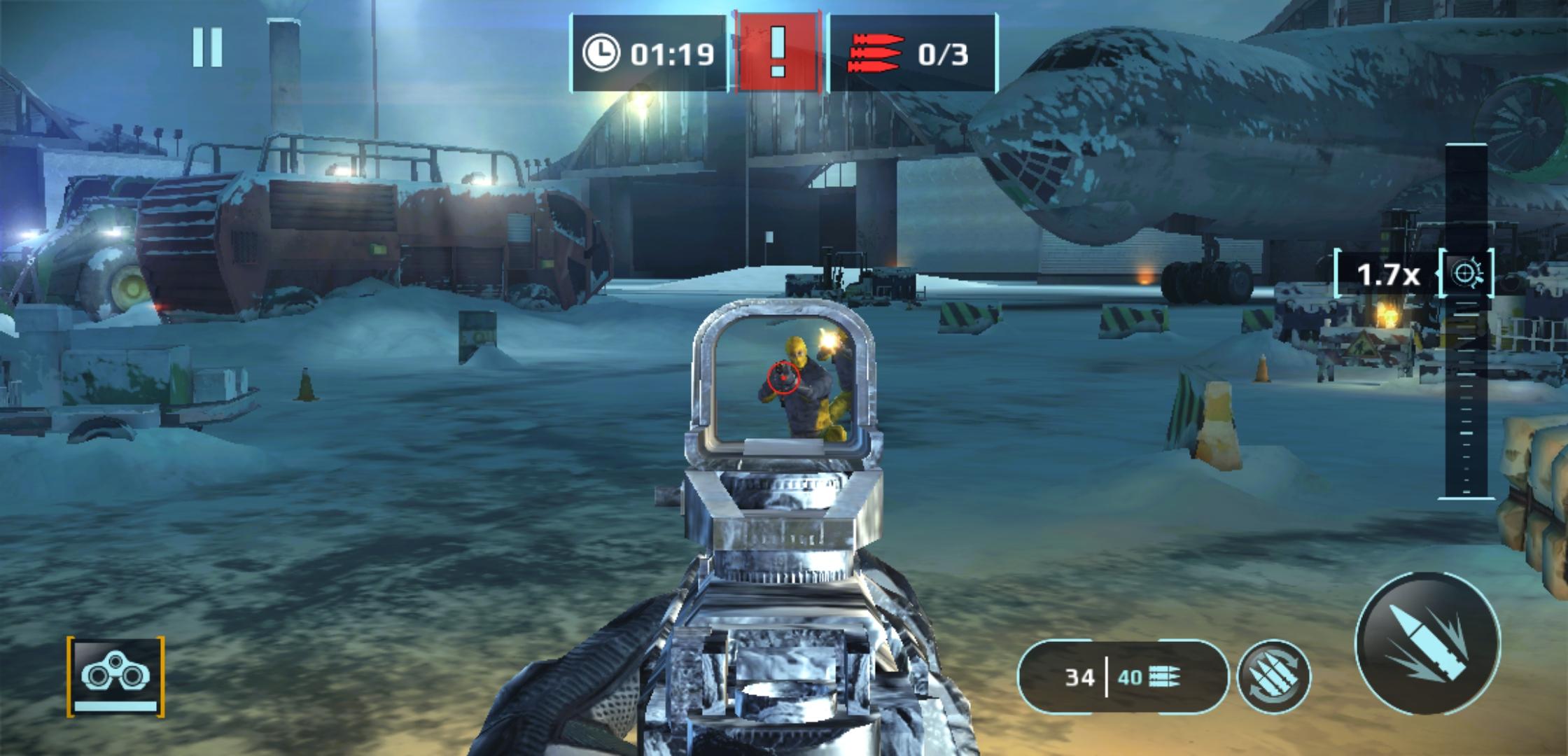Toggle the scope zoom crosshair icon

[1466, 273]
